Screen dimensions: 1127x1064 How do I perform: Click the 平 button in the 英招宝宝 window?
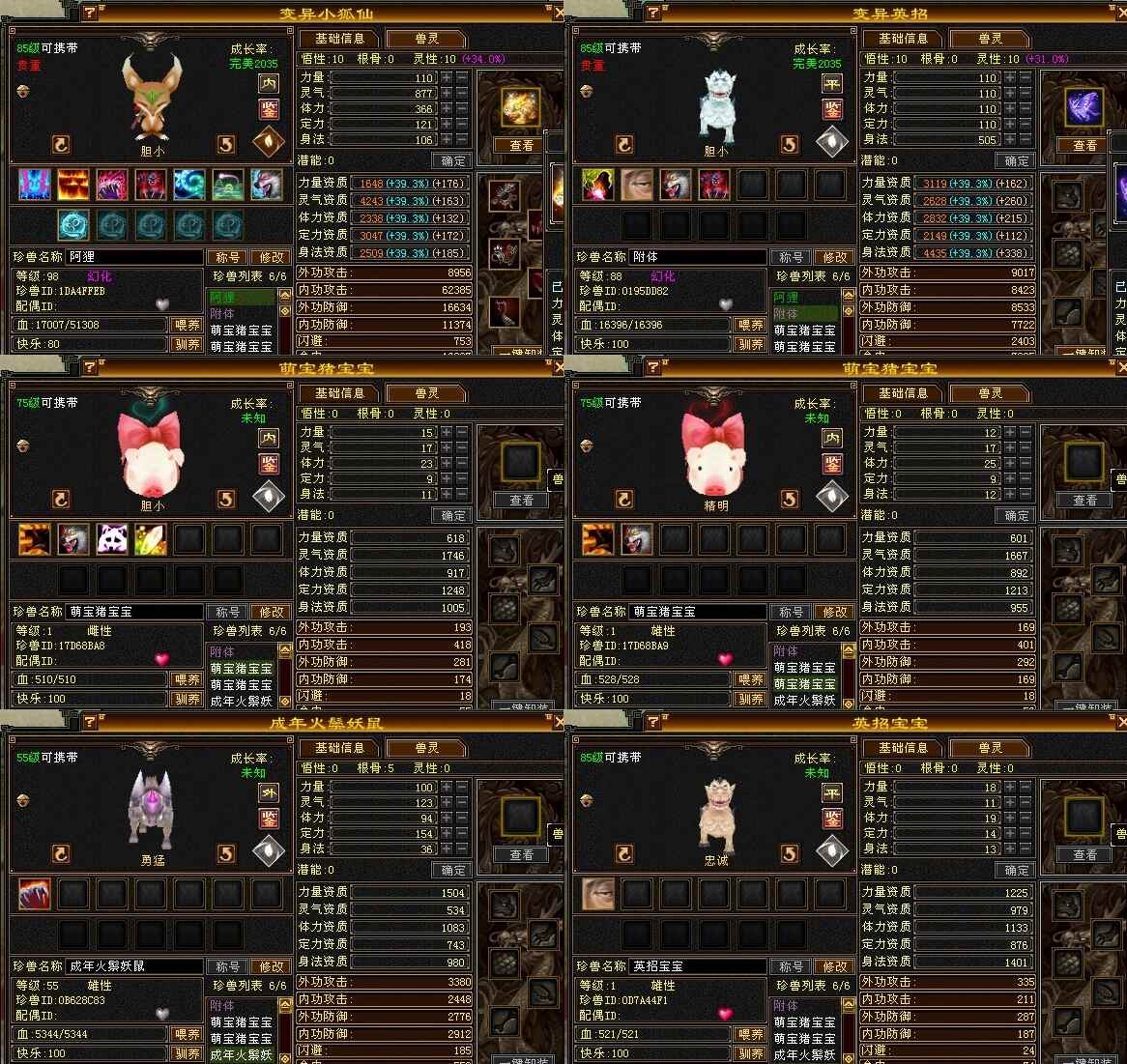click(x=831, y=793)
